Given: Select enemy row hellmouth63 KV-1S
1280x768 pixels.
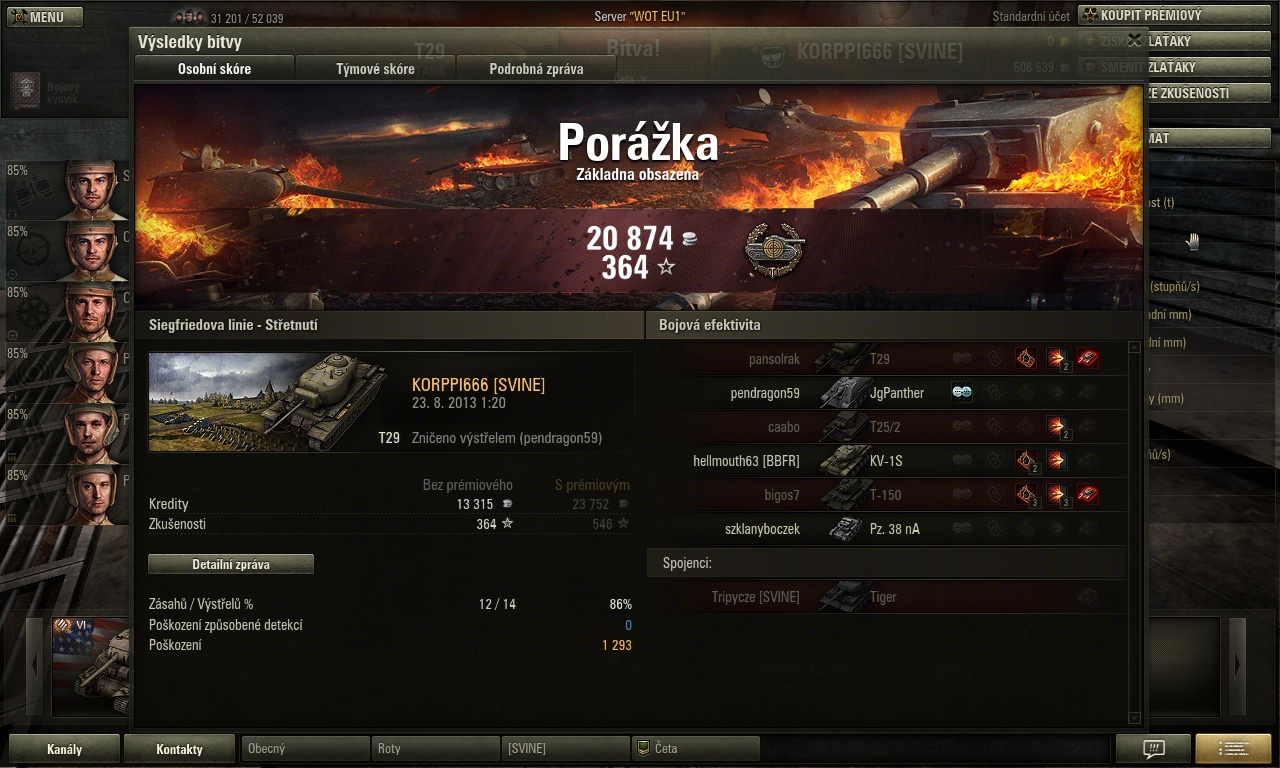Looking at the screenshot, I should 886,461.
